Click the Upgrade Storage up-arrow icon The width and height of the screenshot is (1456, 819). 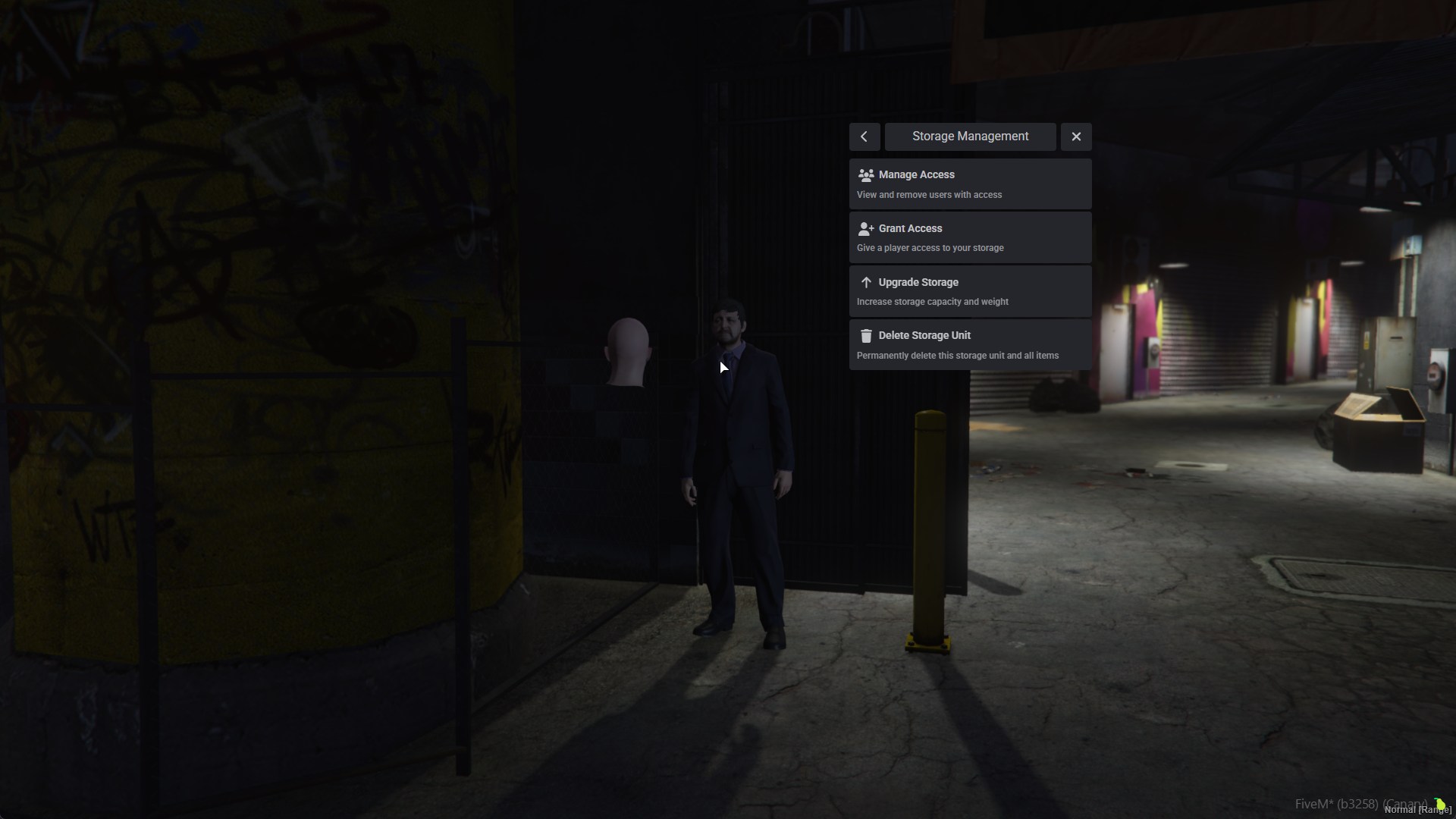coord(866,282)
